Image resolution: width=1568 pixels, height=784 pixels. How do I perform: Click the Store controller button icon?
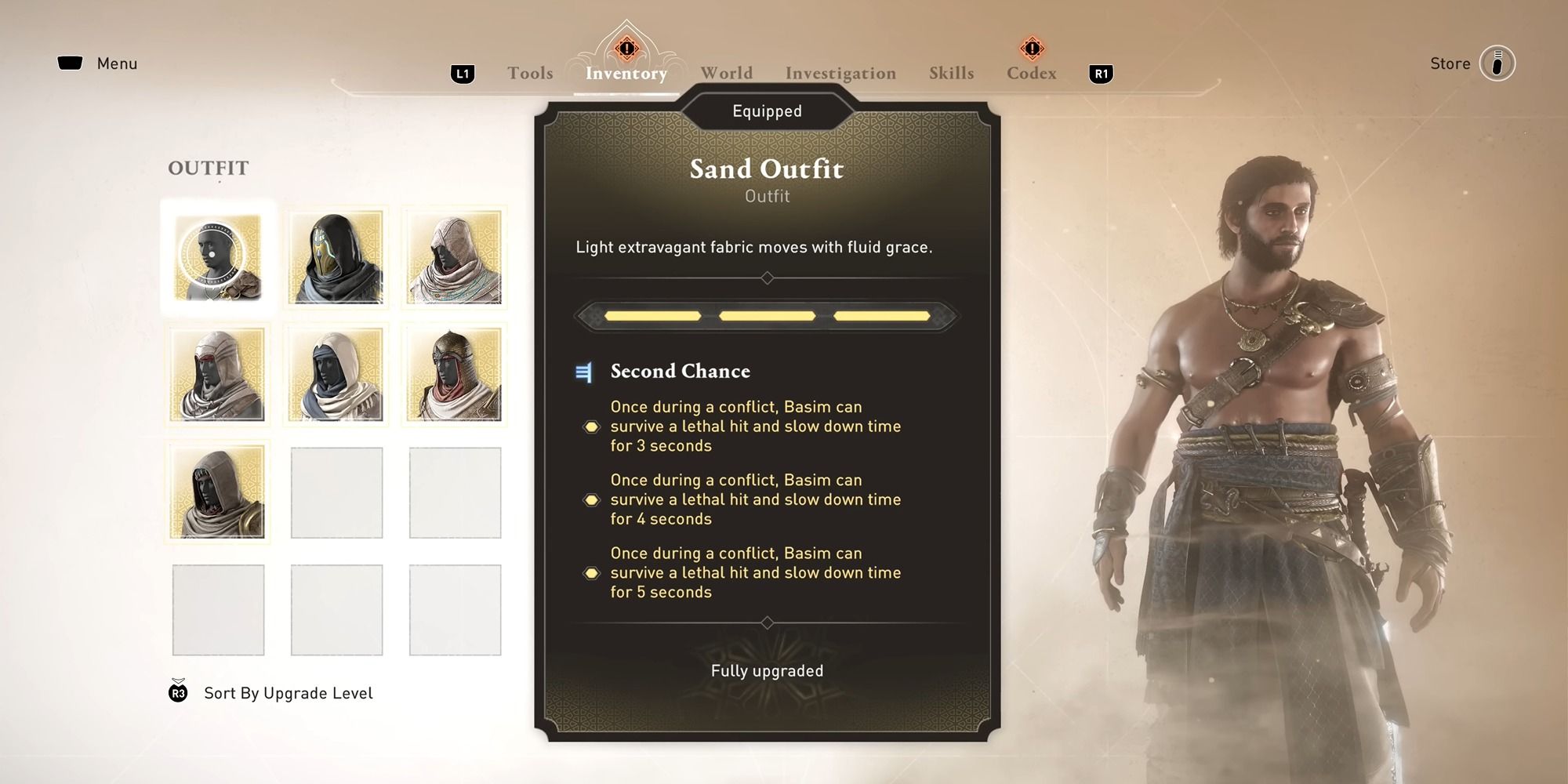(1498, 63)
